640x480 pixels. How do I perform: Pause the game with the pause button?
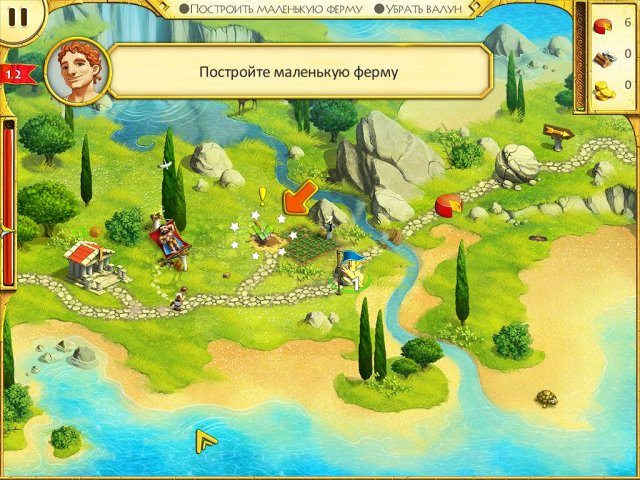click(21, 17)
